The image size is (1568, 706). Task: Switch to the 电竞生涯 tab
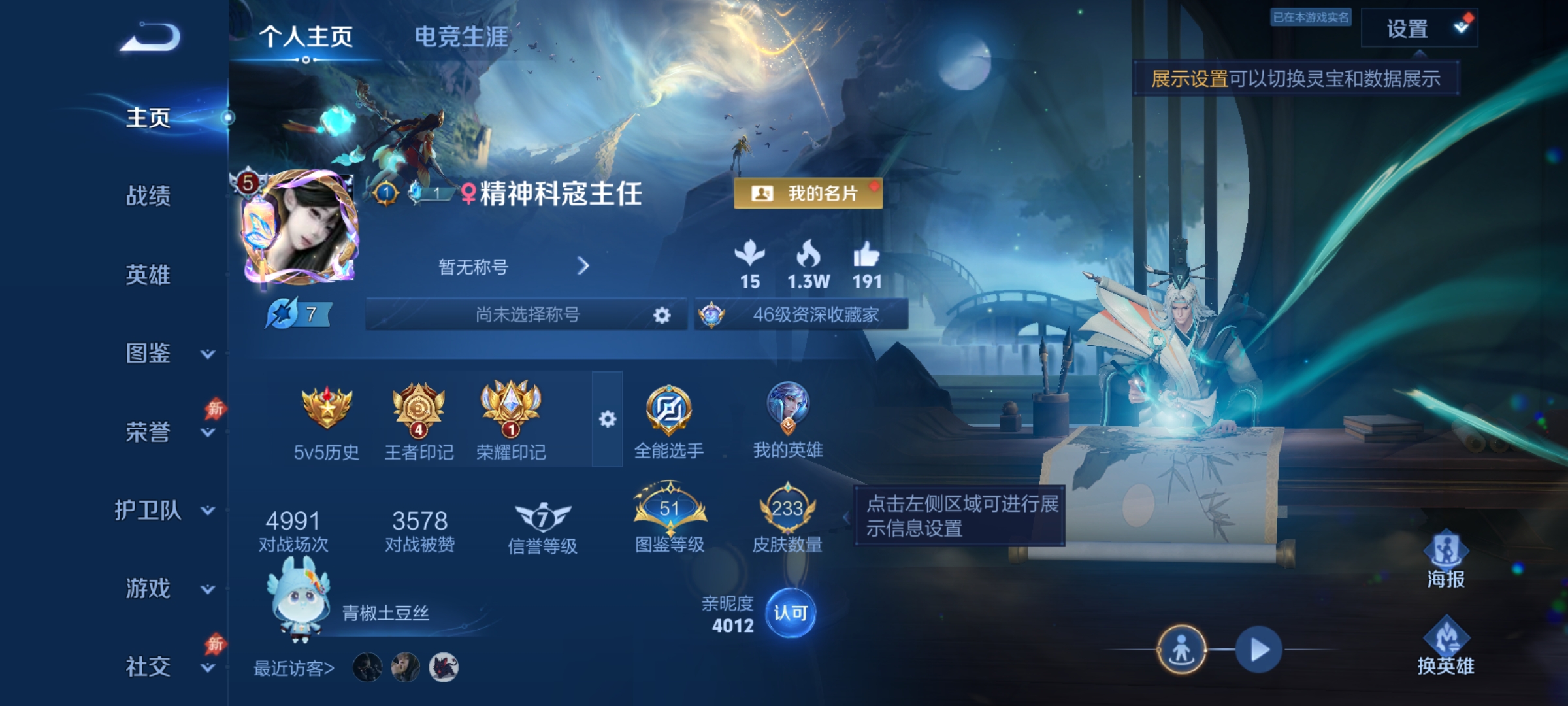click(461, 37)
